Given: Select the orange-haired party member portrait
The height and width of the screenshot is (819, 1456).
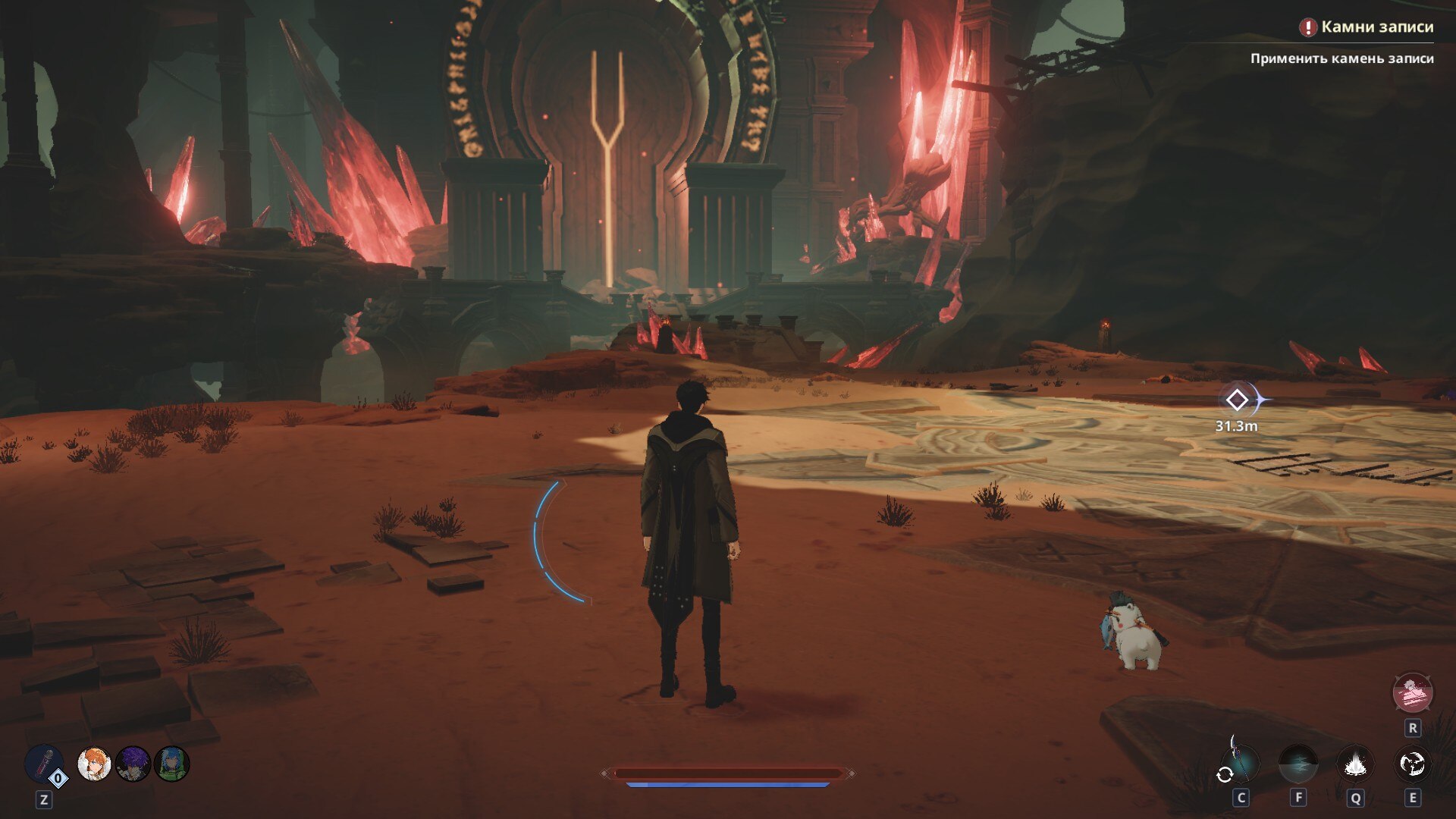Looking at the screenshot, I should 95,764.
